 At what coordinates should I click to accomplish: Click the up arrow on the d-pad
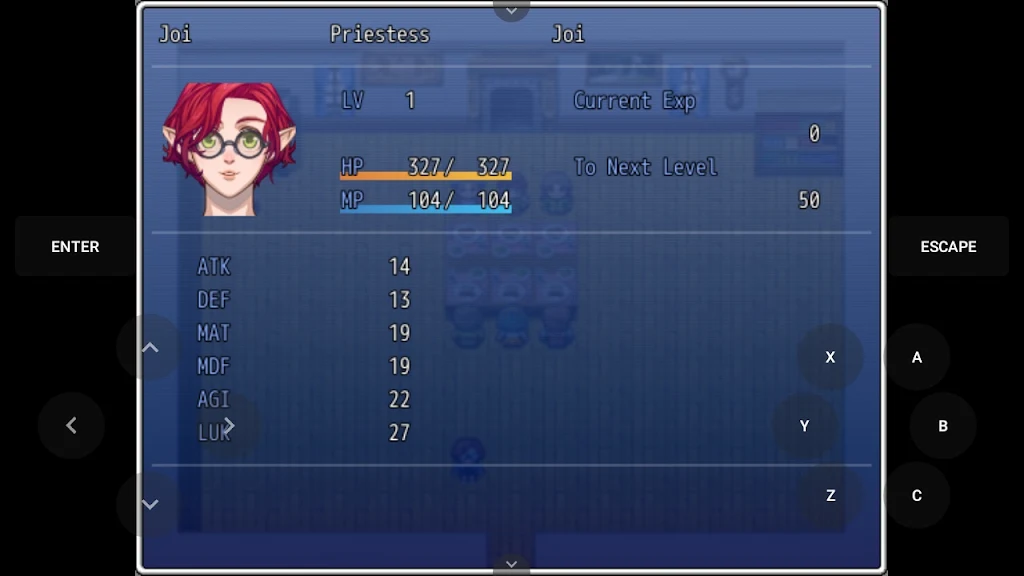tap(150, 347)
